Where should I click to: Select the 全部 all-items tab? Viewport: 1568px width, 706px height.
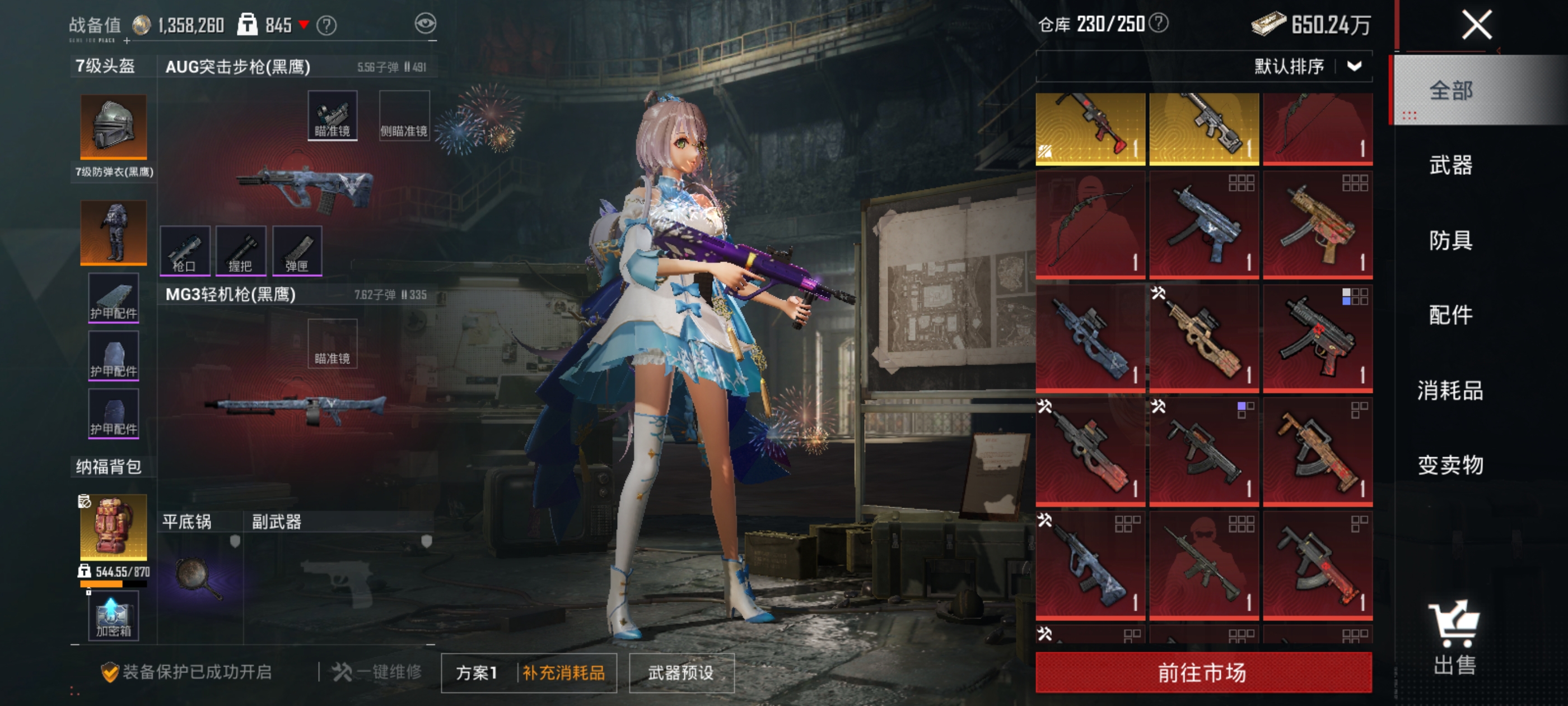(x=1450, y=91)
